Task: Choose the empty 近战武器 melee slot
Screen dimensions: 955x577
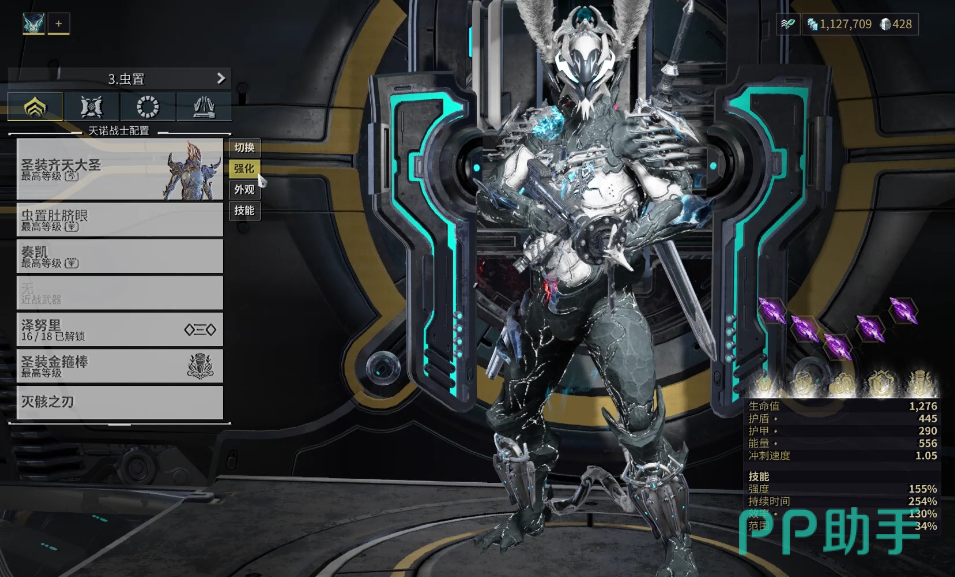Action: [x=119, y=292]
